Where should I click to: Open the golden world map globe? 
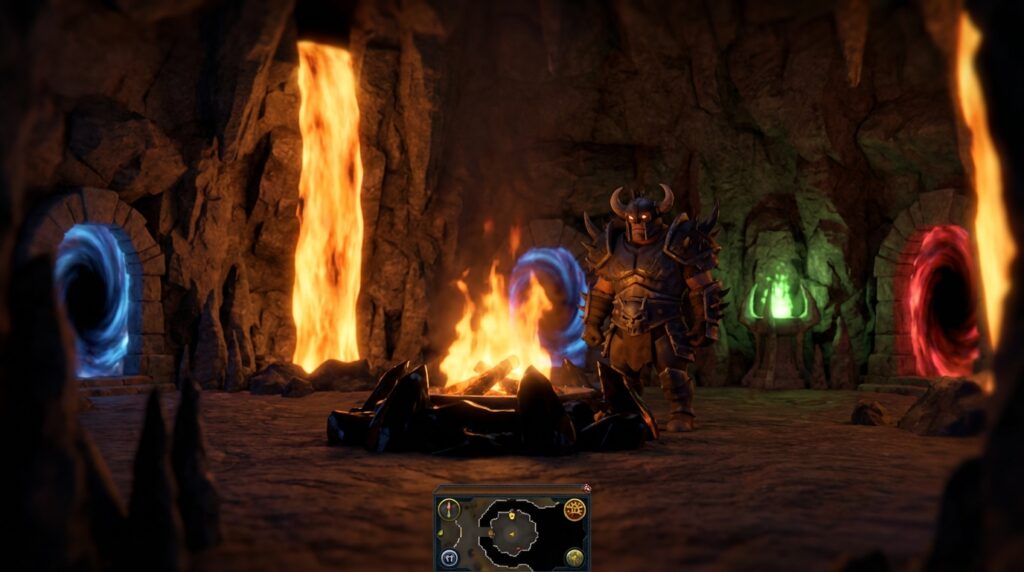pyautogui.click(x=574, y=556)
